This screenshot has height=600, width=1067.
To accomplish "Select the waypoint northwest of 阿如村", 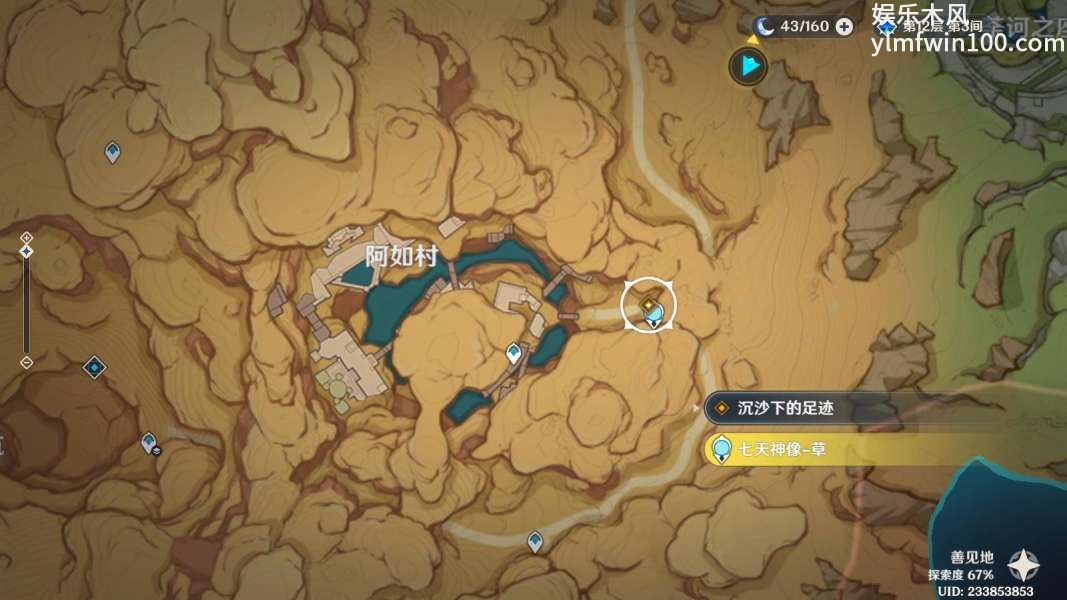I will coord(113,152).
